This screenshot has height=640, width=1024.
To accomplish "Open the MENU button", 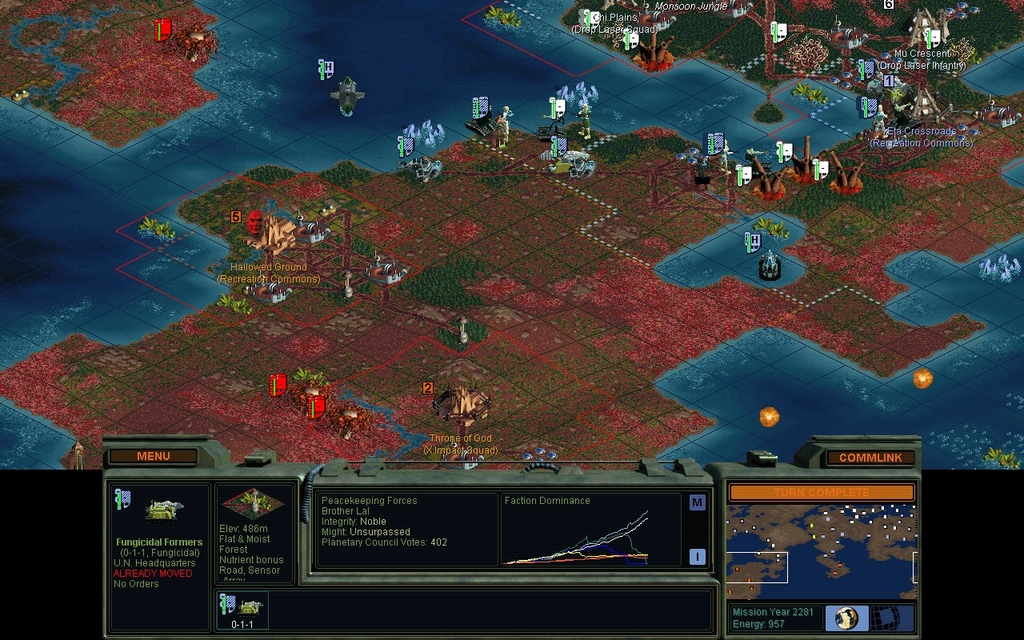I will coord(153,456).
